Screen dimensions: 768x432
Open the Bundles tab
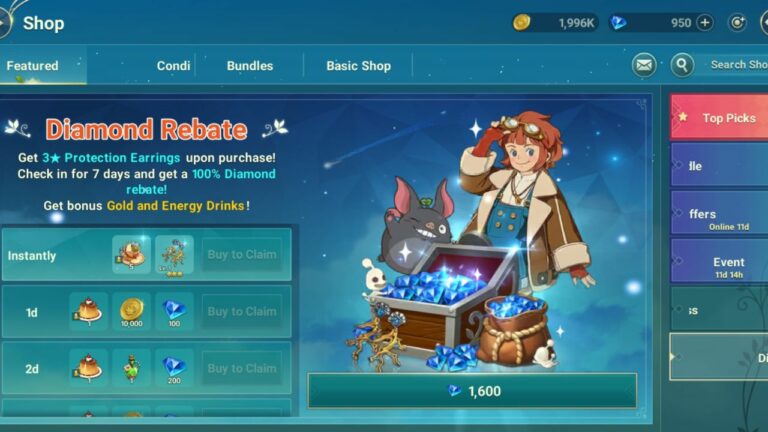250,66
